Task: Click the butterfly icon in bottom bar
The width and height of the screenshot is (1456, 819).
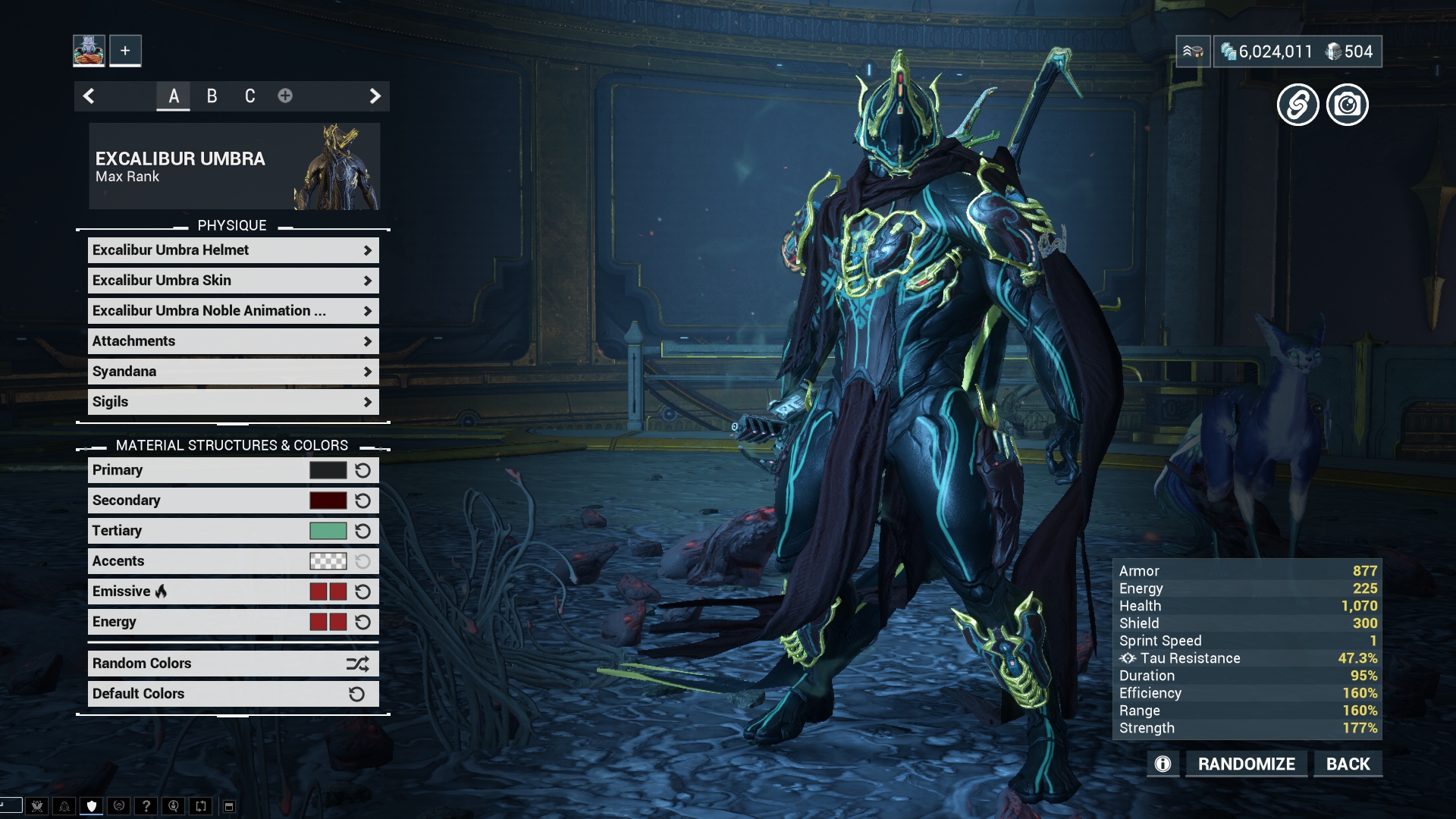Action: tap(36, 806)
